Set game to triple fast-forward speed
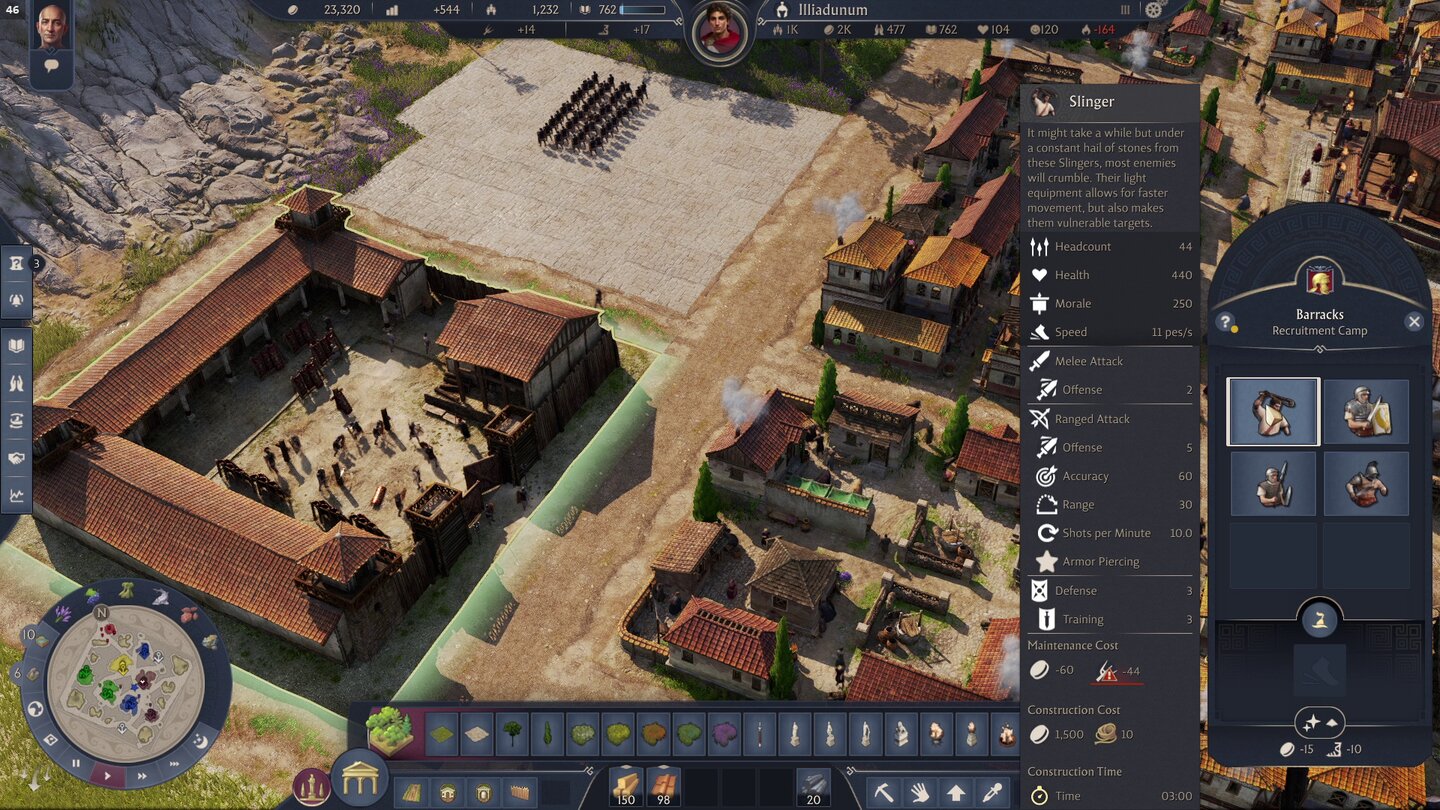1440x810 pixels. [173, 765]
